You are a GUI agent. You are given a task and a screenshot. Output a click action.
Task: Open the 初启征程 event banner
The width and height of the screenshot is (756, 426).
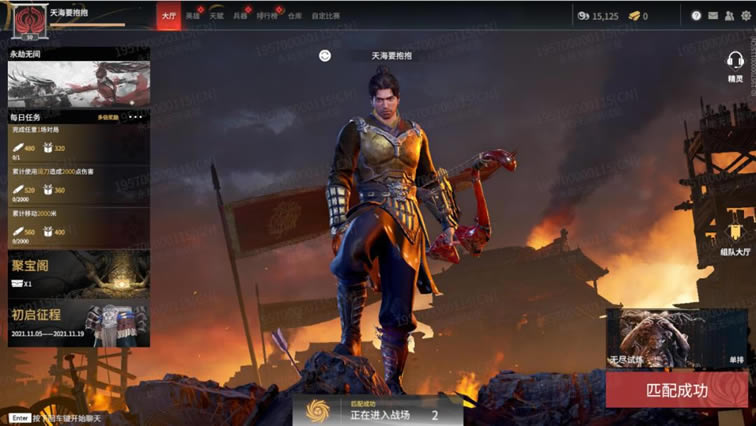(78, 324)
